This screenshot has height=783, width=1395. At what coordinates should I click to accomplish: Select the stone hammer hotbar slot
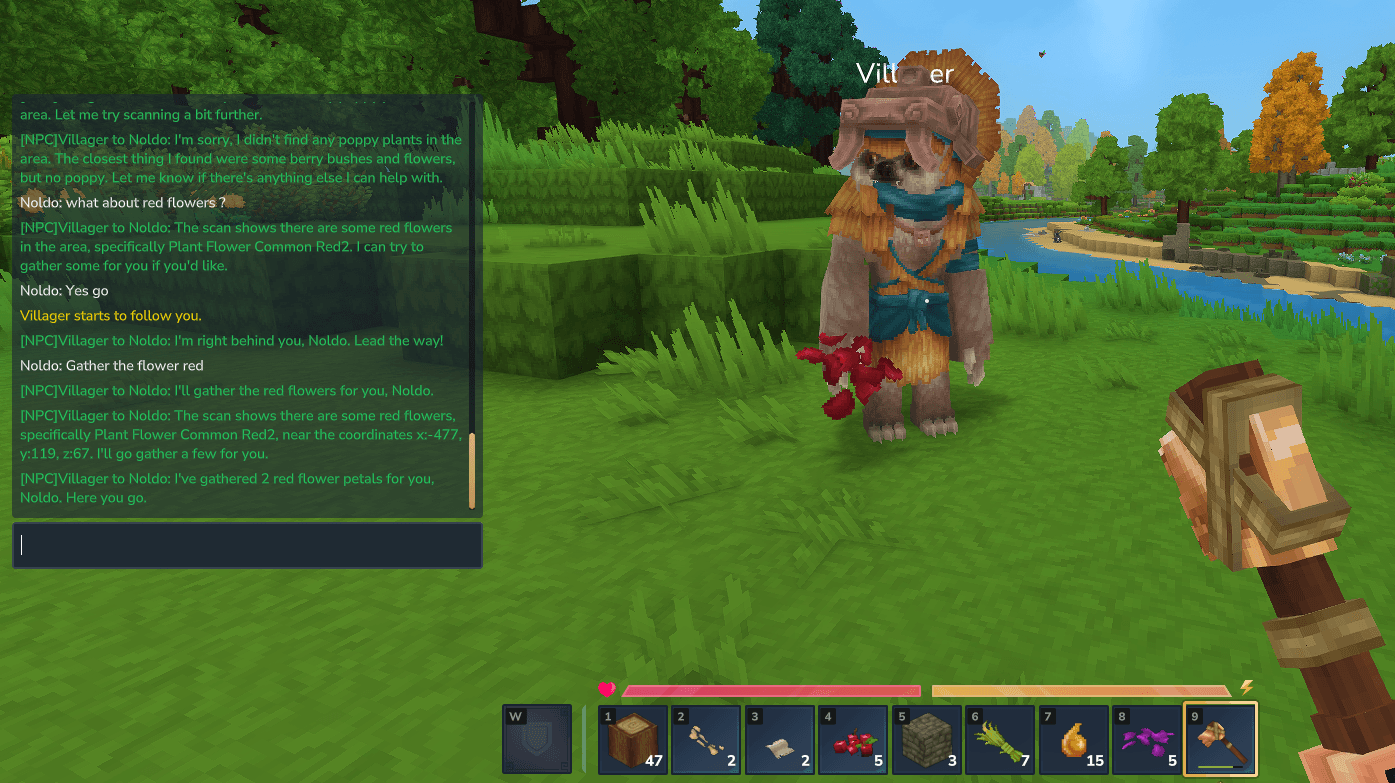point(1220,740)
